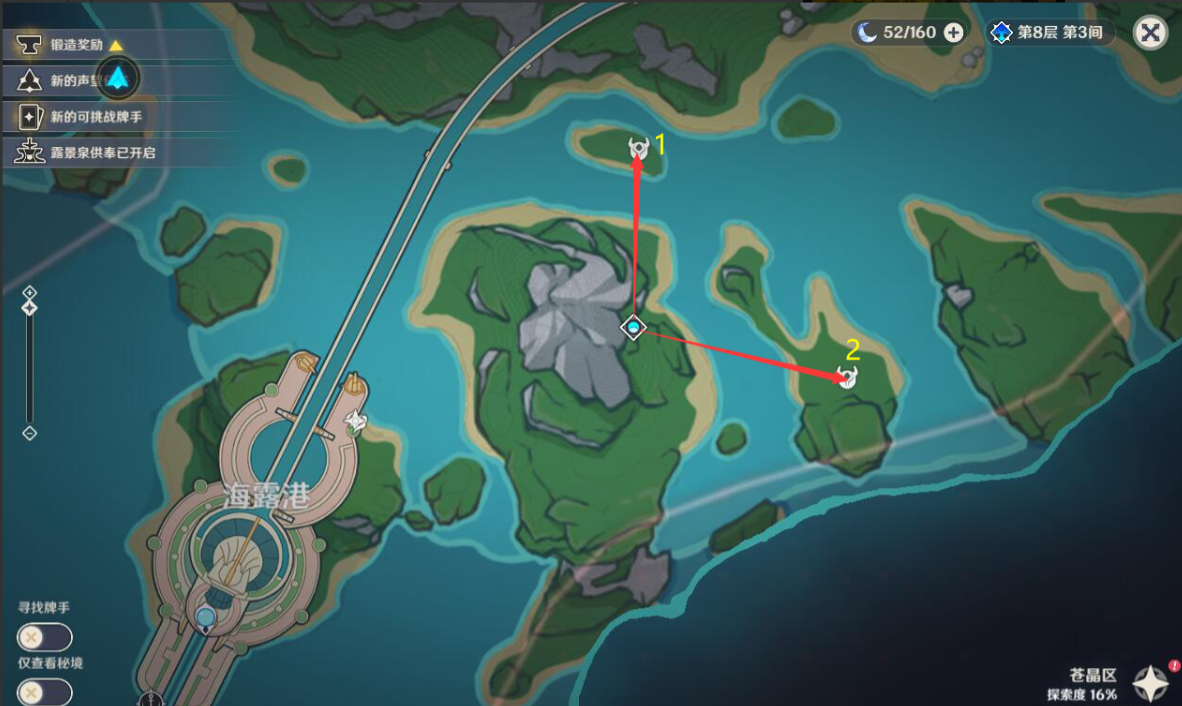Screen dimensions: 1182x706
Task: Open the Spiral Abyss 第8层 第3间 entry
Action: (x=1049, y=33)
